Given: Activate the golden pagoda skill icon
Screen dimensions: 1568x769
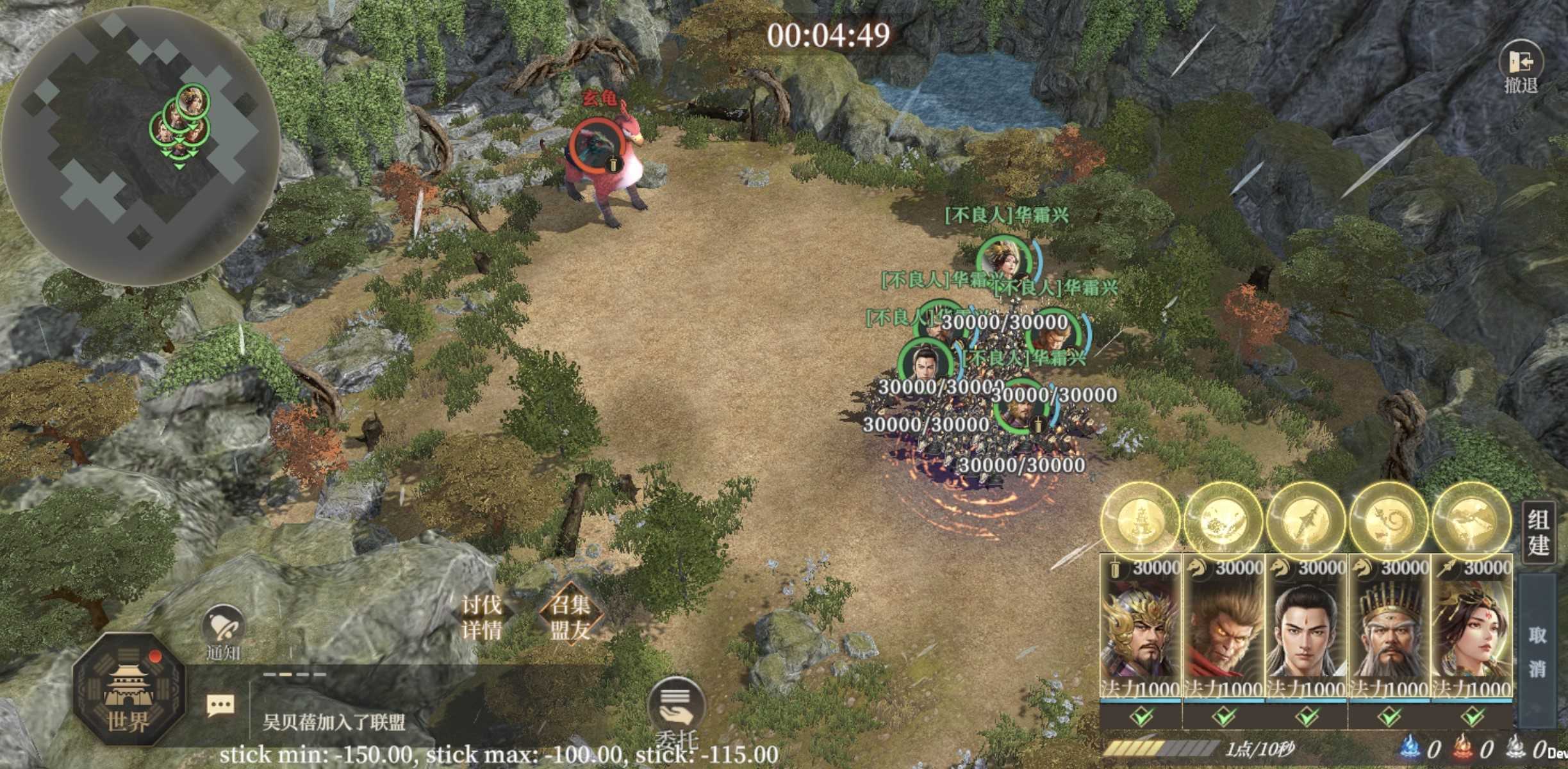Looking at the screenshot, I should click(x=1141, y=520).
